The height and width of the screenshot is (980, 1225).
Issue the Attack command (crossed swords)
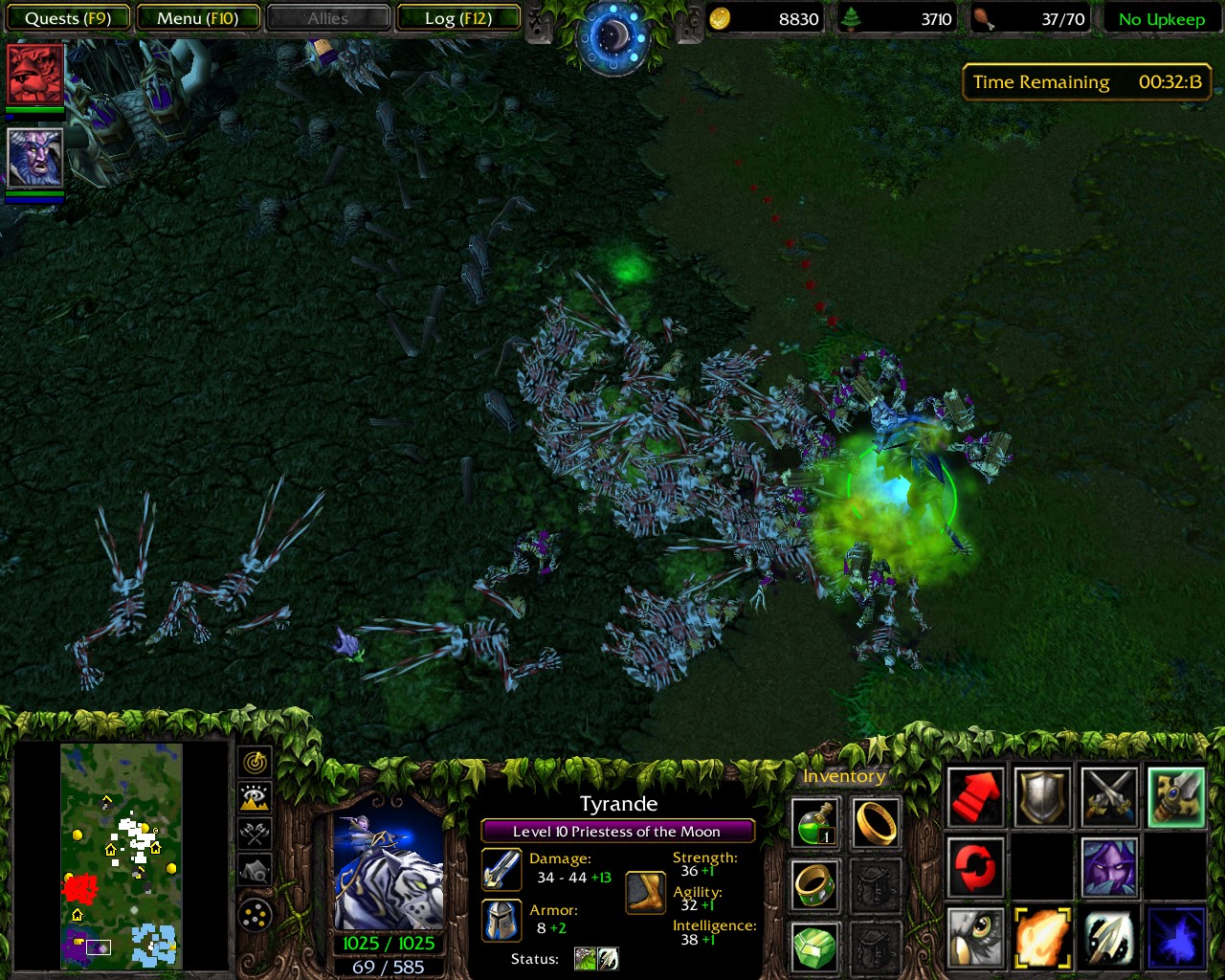pyautogui.click(x=1109, y=796)
